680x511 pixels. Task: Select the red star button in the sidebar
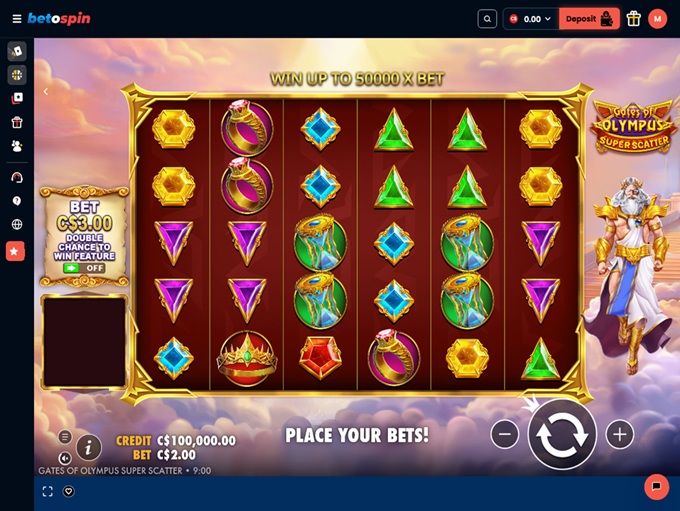16,251
